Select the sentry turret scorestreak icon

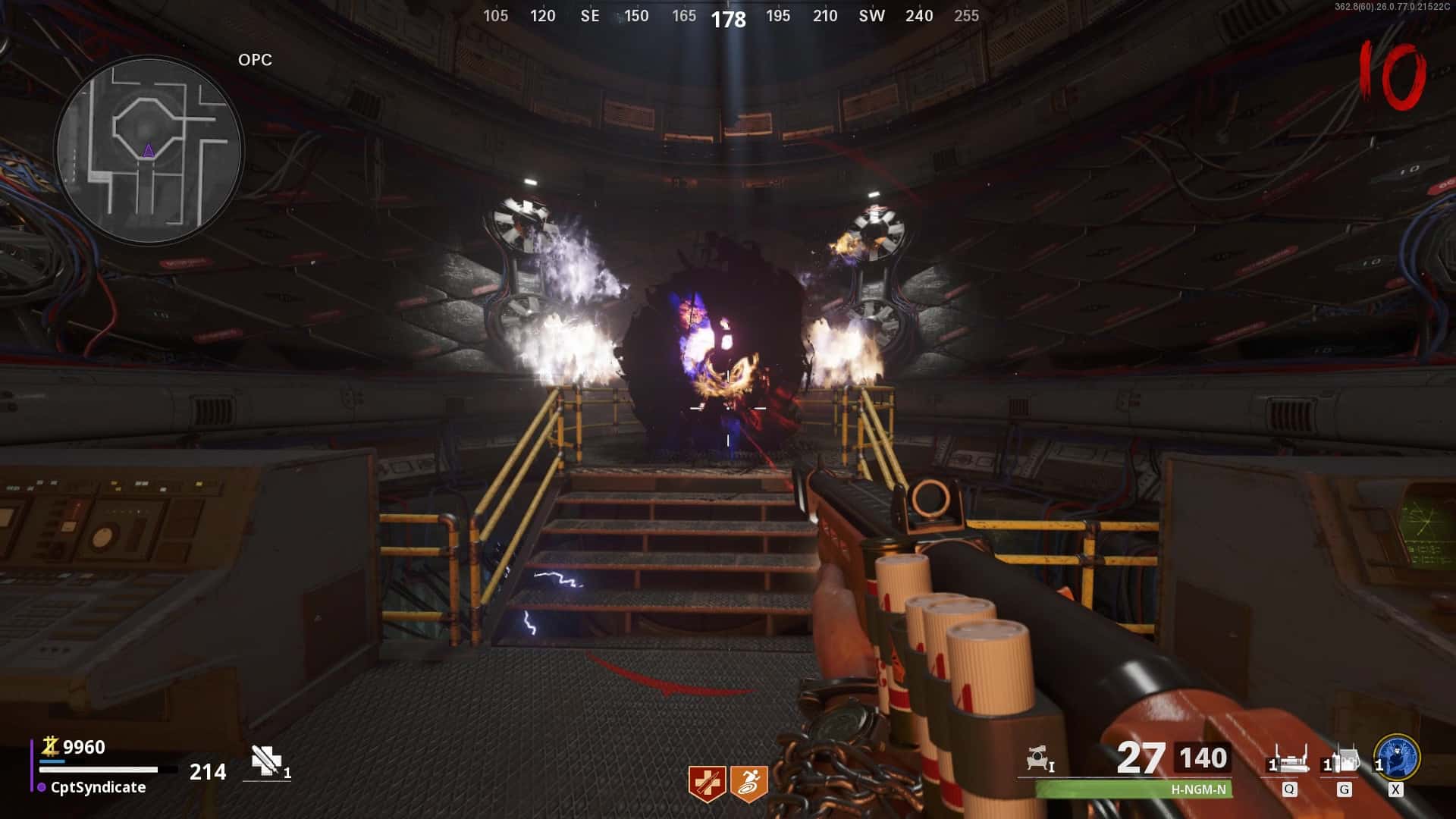(1038, 758)
